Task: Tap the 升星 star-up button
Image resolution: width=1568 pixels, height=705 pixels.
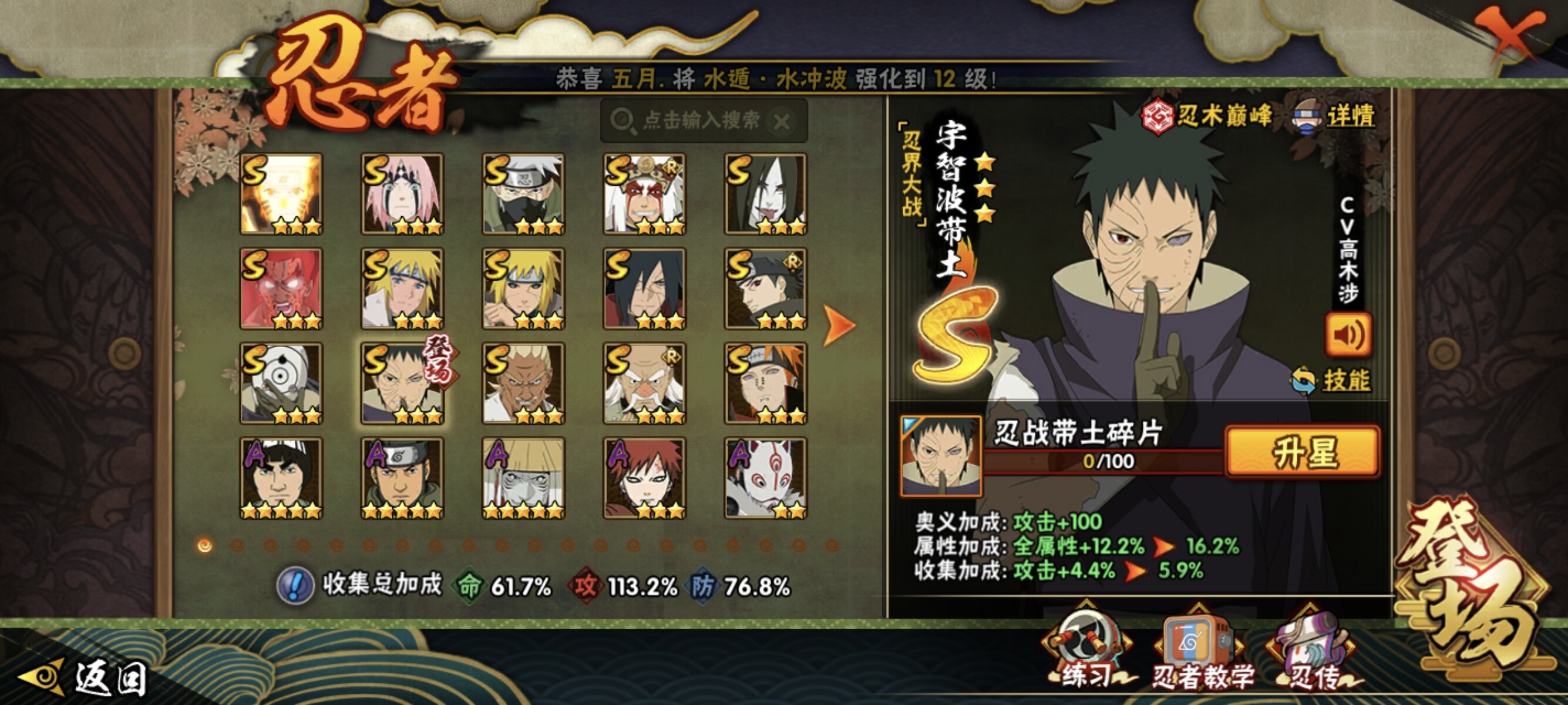Action: [x=1303, y=452]
